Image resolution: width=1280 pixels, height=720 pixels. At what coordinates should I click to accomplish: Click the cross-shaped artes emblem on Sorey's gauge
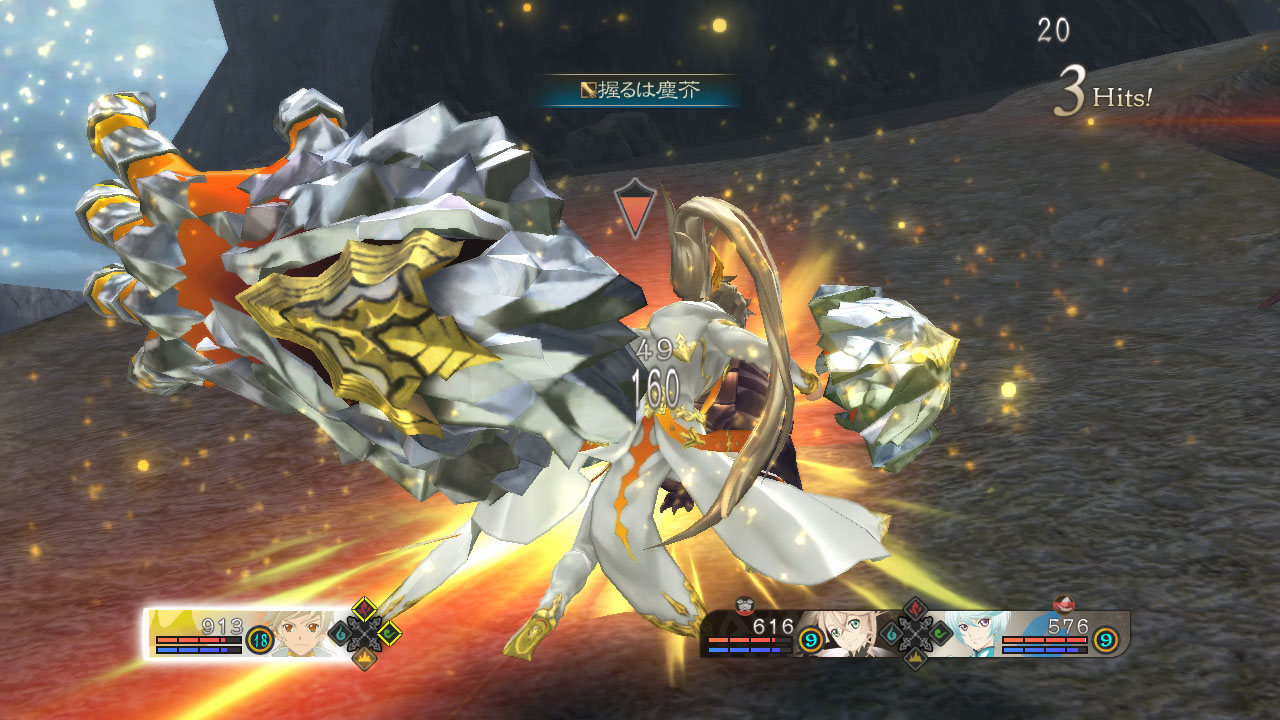(364, 633)
